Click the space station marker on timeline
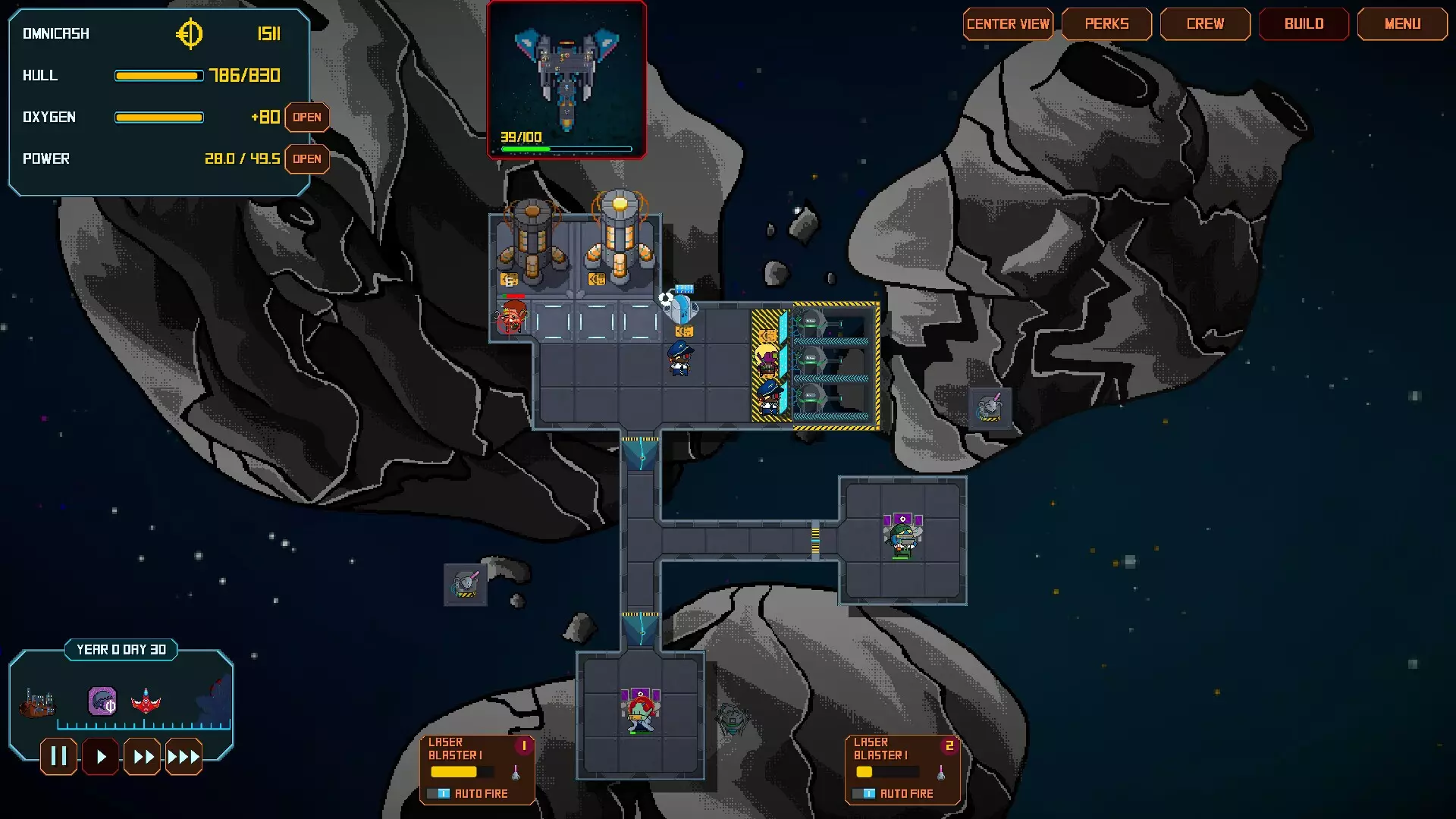 coord(36,704)
